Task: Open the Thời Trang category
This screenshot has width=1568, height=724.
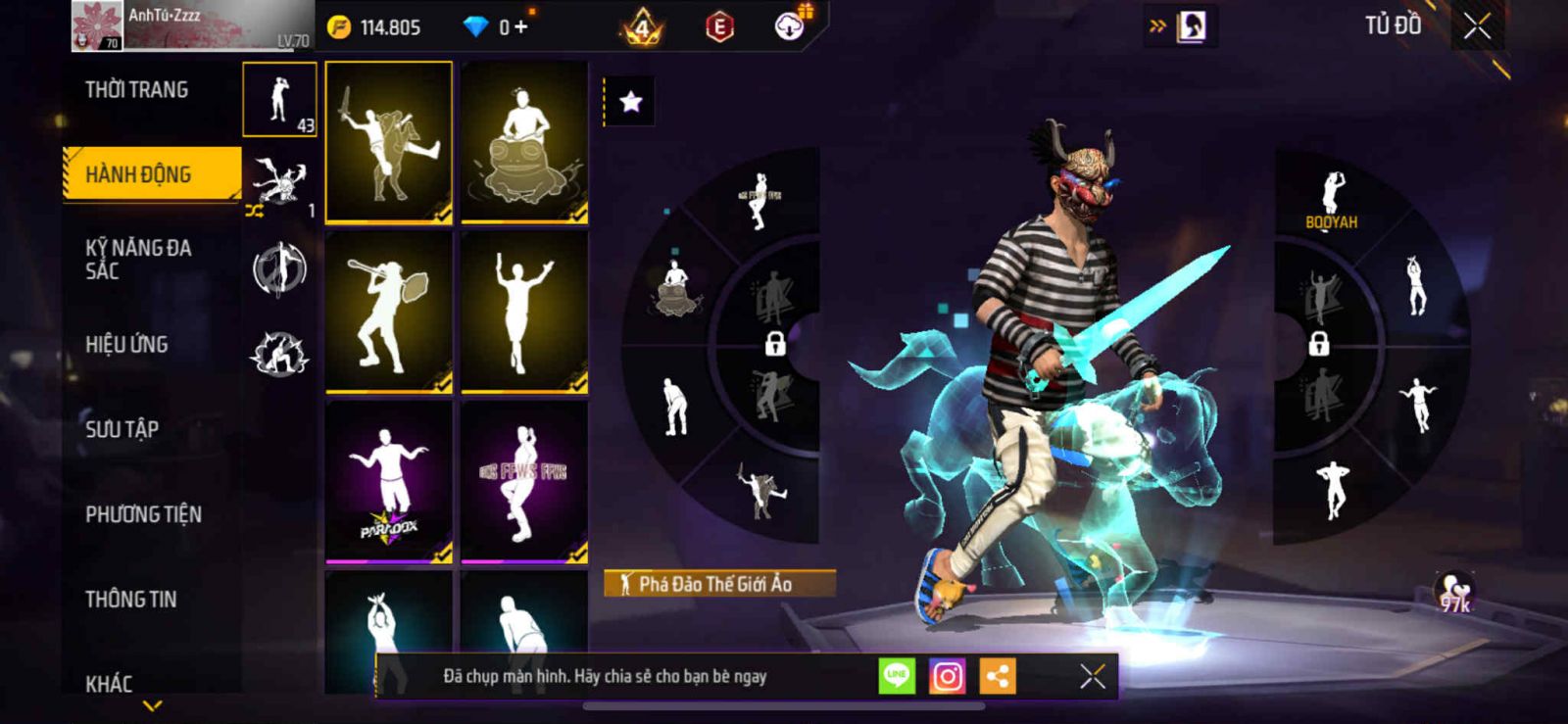Action: coord(137,90)
